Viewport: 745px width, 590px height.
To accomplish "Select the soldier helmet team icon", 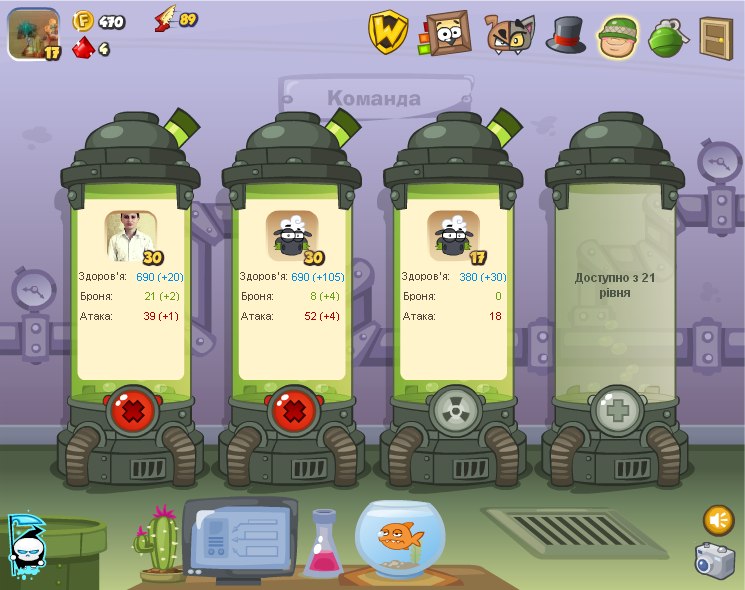I will point(618,36).
